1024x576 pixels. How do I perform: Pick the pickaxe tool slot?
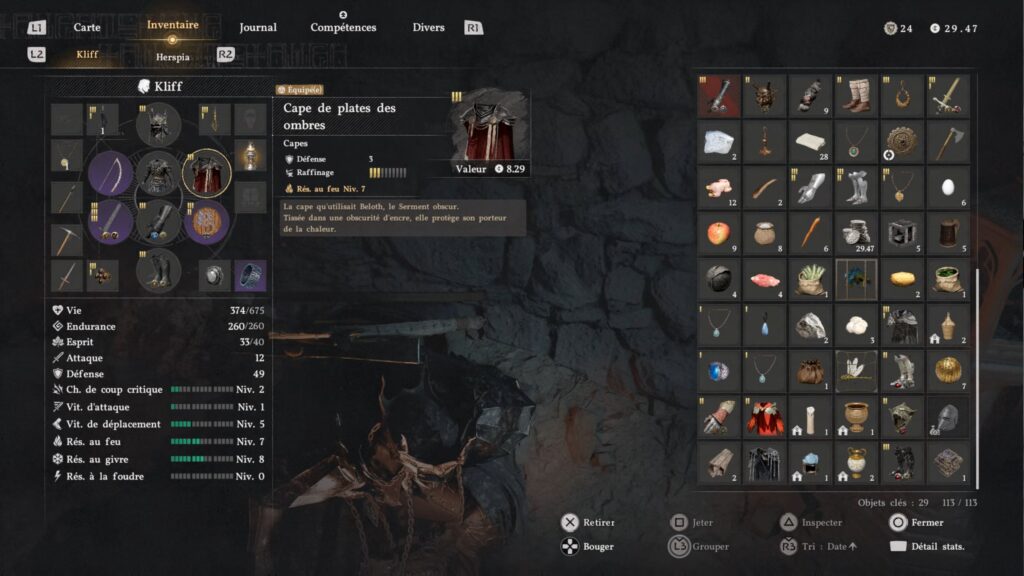[x=67, y=240]
